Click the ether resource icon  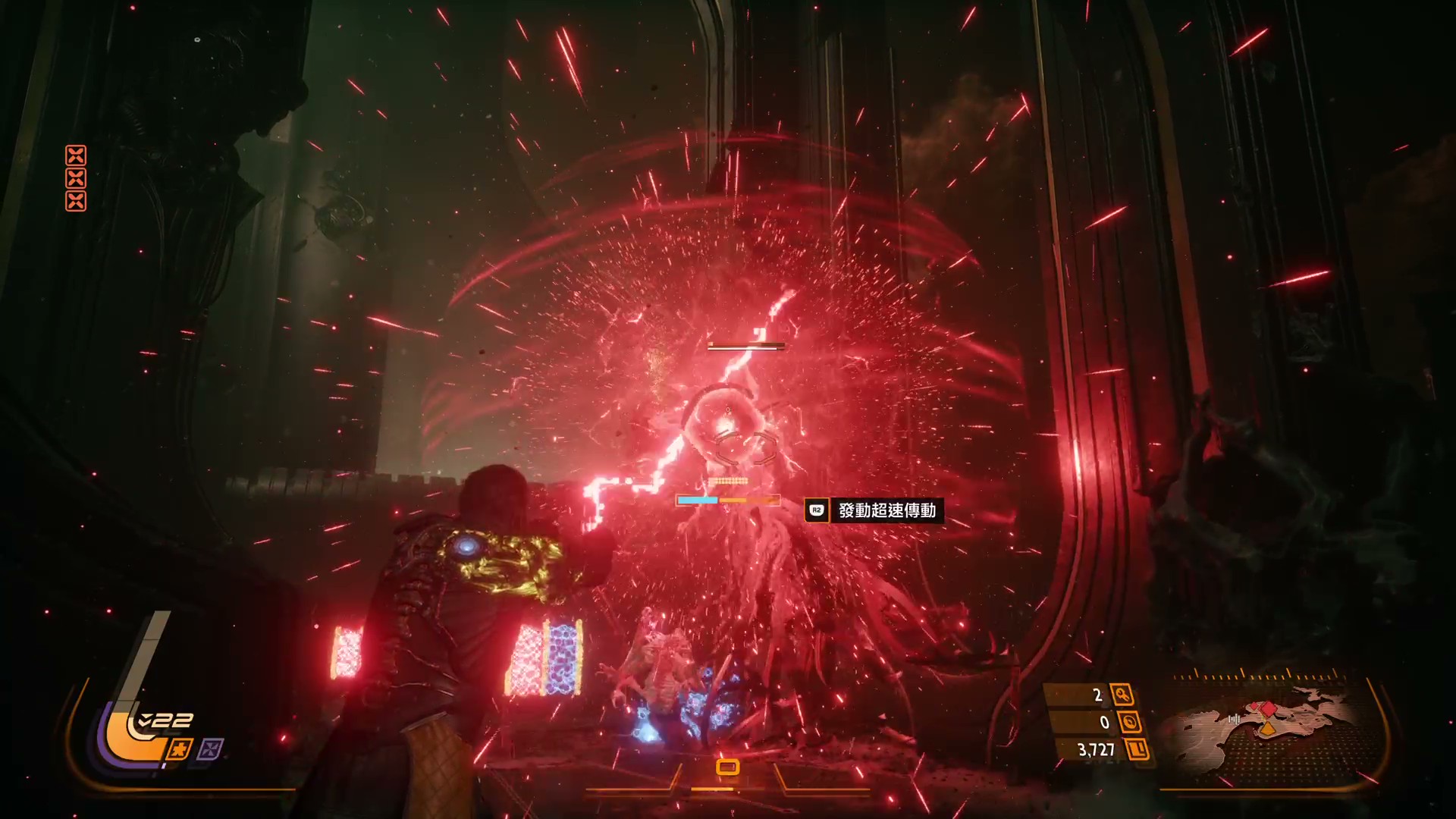[1129, 722]
